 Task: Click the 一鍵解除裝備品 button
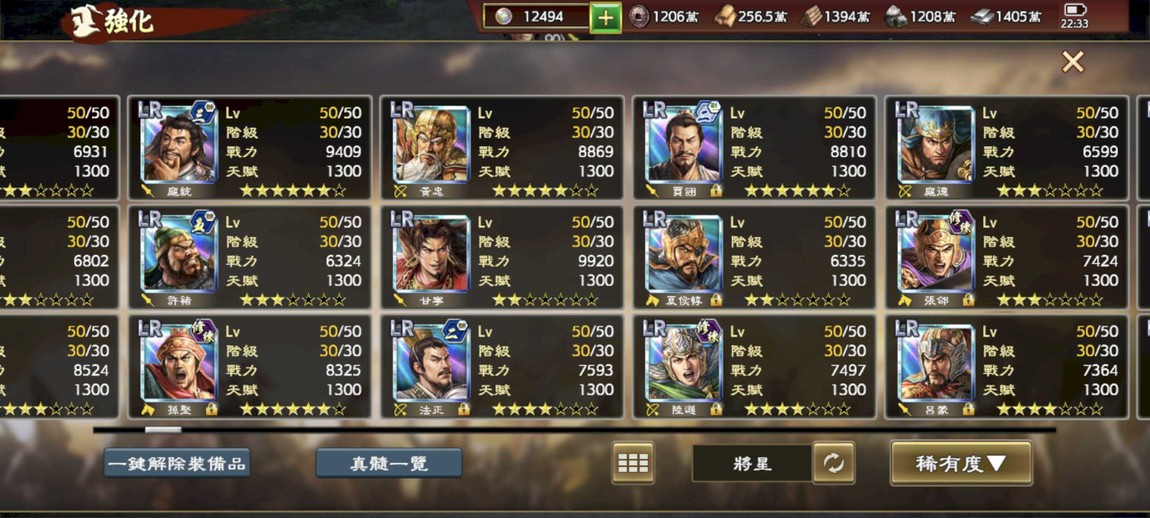pos(177,463)
